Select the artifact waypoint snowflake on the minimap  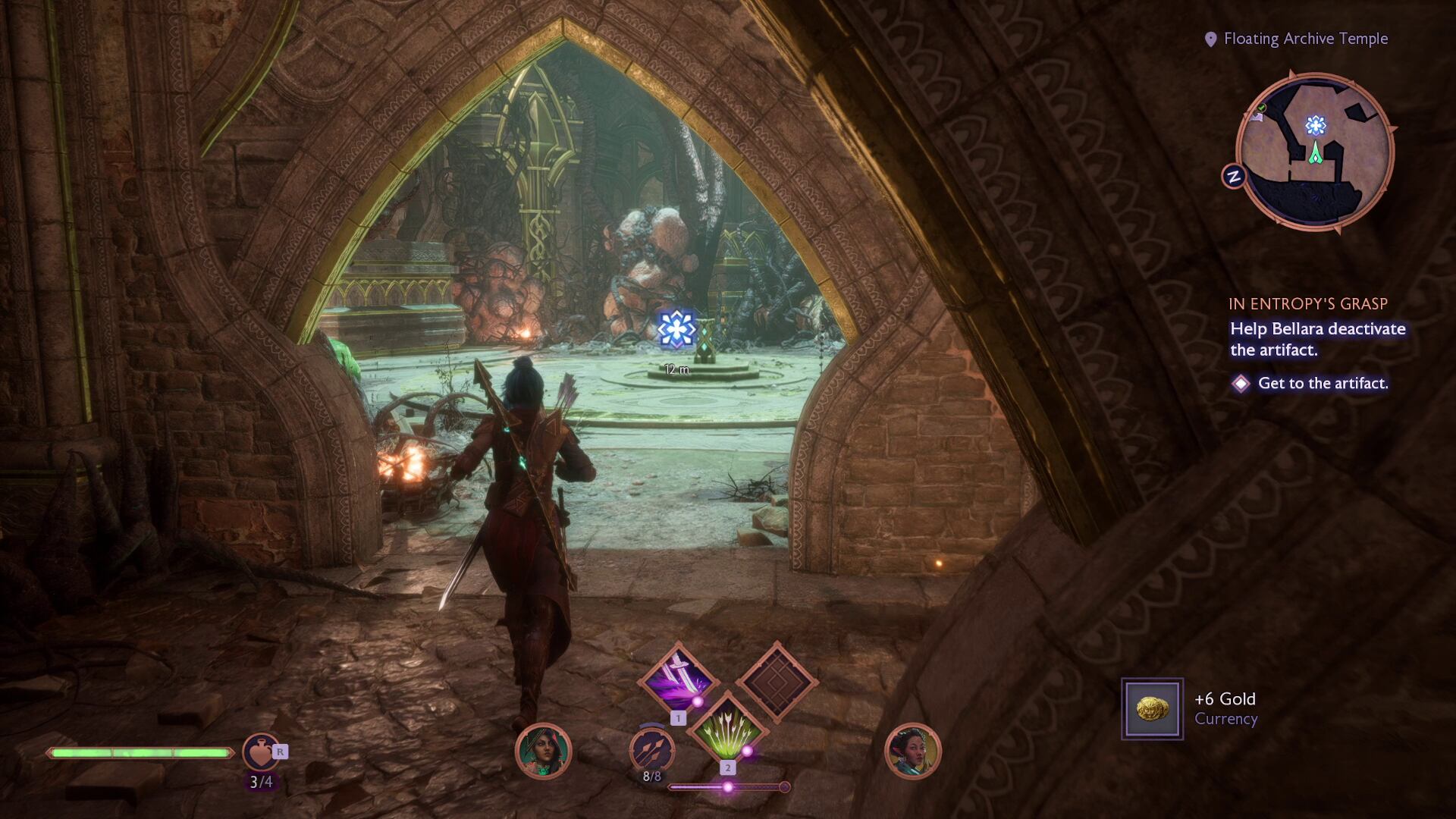(x=1316, y=126)
